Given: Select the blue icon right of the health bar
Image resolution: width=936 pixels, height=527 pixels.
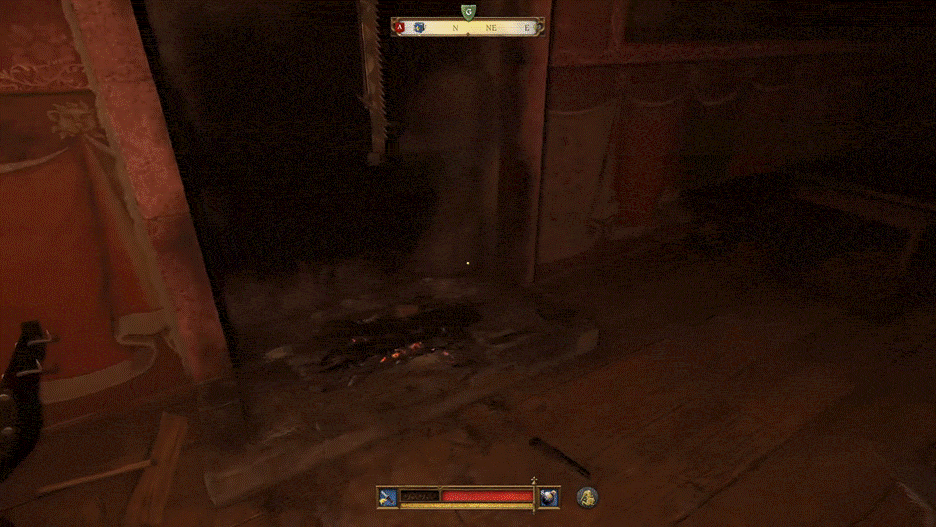Looking at the screenshot, I should pyautogui.click(x=549, y=496).
